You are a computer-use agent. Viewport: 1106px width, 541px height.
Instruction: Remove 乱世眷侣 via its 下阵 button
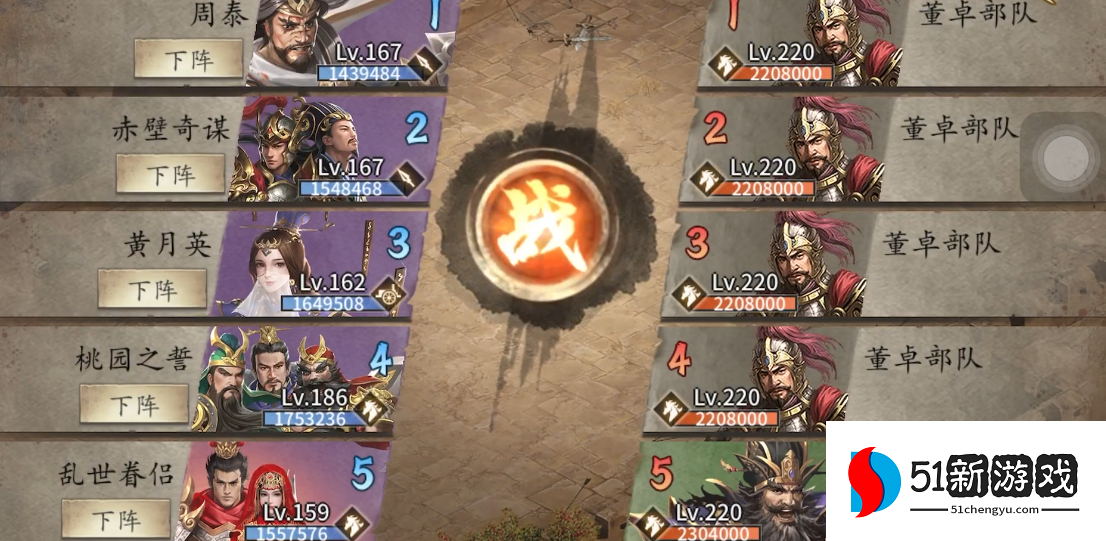(116, 518)
